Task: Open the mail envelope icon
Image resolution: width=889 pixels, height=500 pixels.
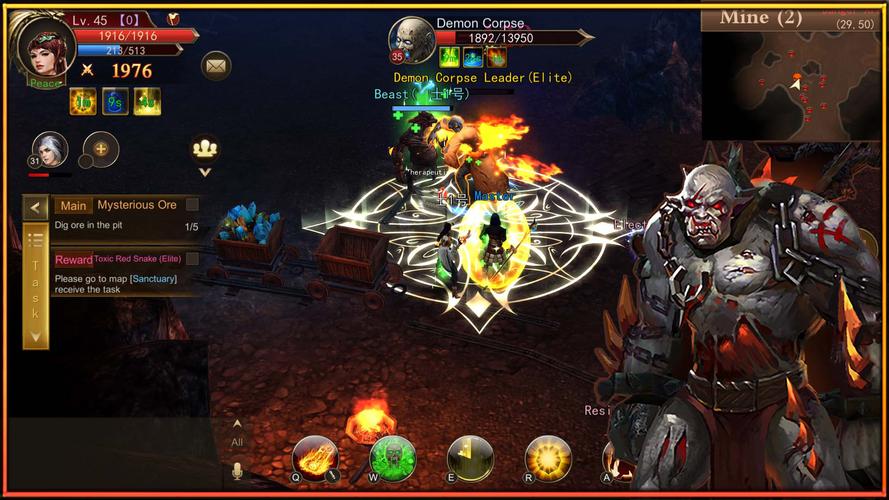Action: (216, 66)
